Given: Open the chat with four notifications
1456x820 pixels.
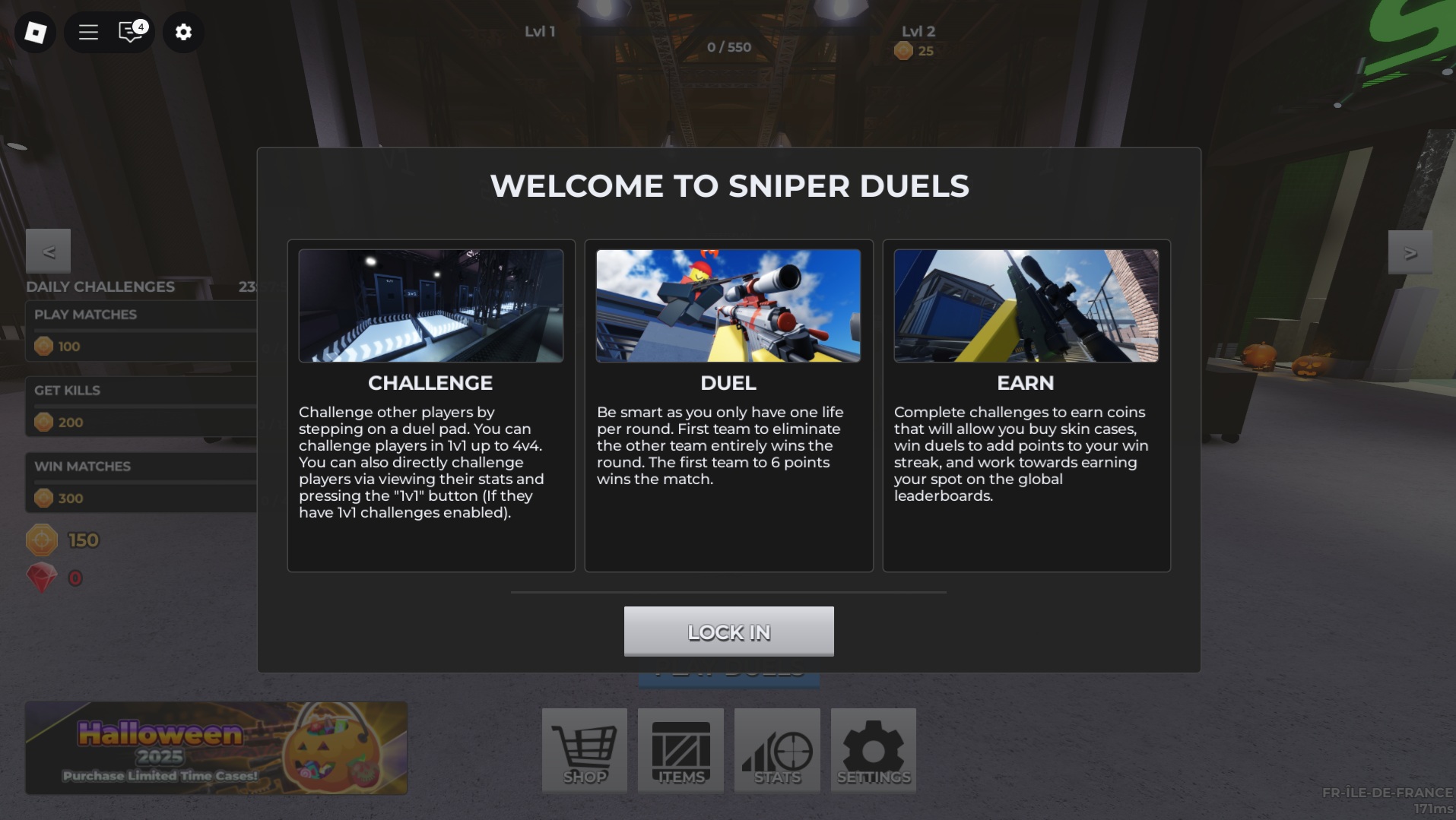Looking at the screenshot, I should click(132, 32).
